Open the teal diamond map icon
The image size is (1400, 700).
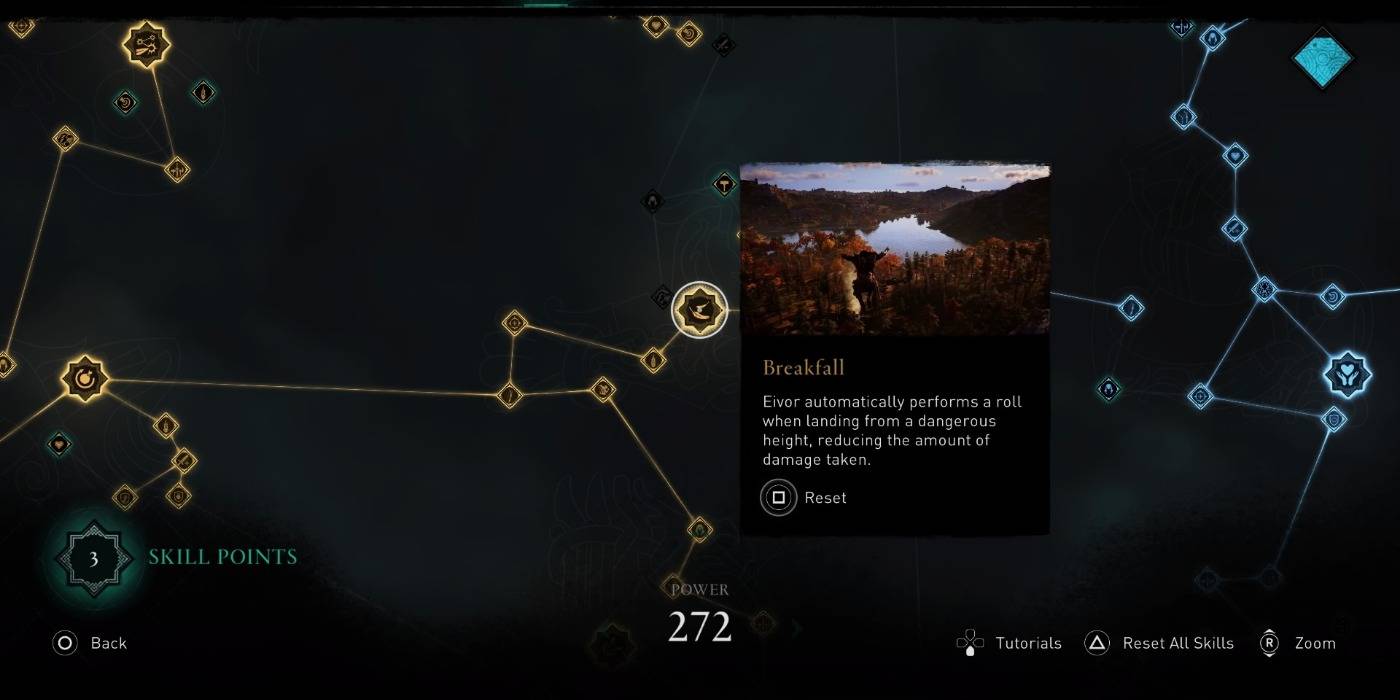1323,58
